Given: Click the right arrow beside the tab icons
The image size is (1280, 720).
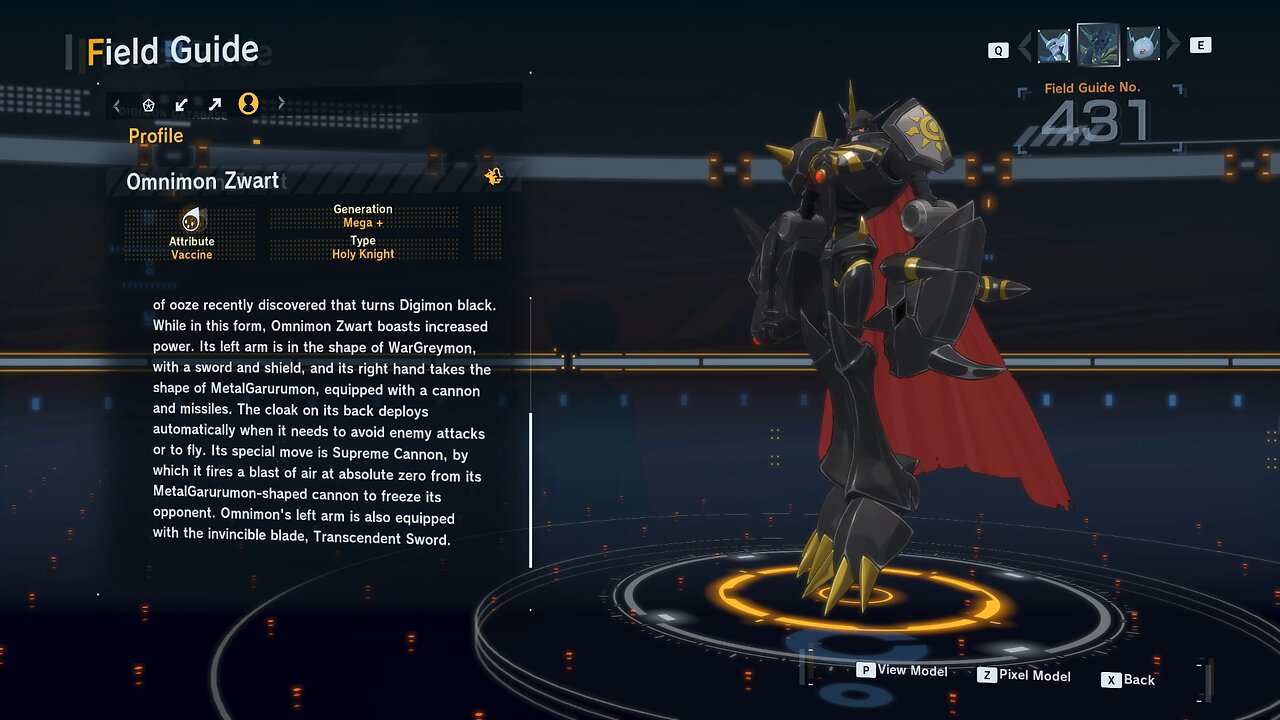Looking at the screenshot, I should (x=281, y=103).
